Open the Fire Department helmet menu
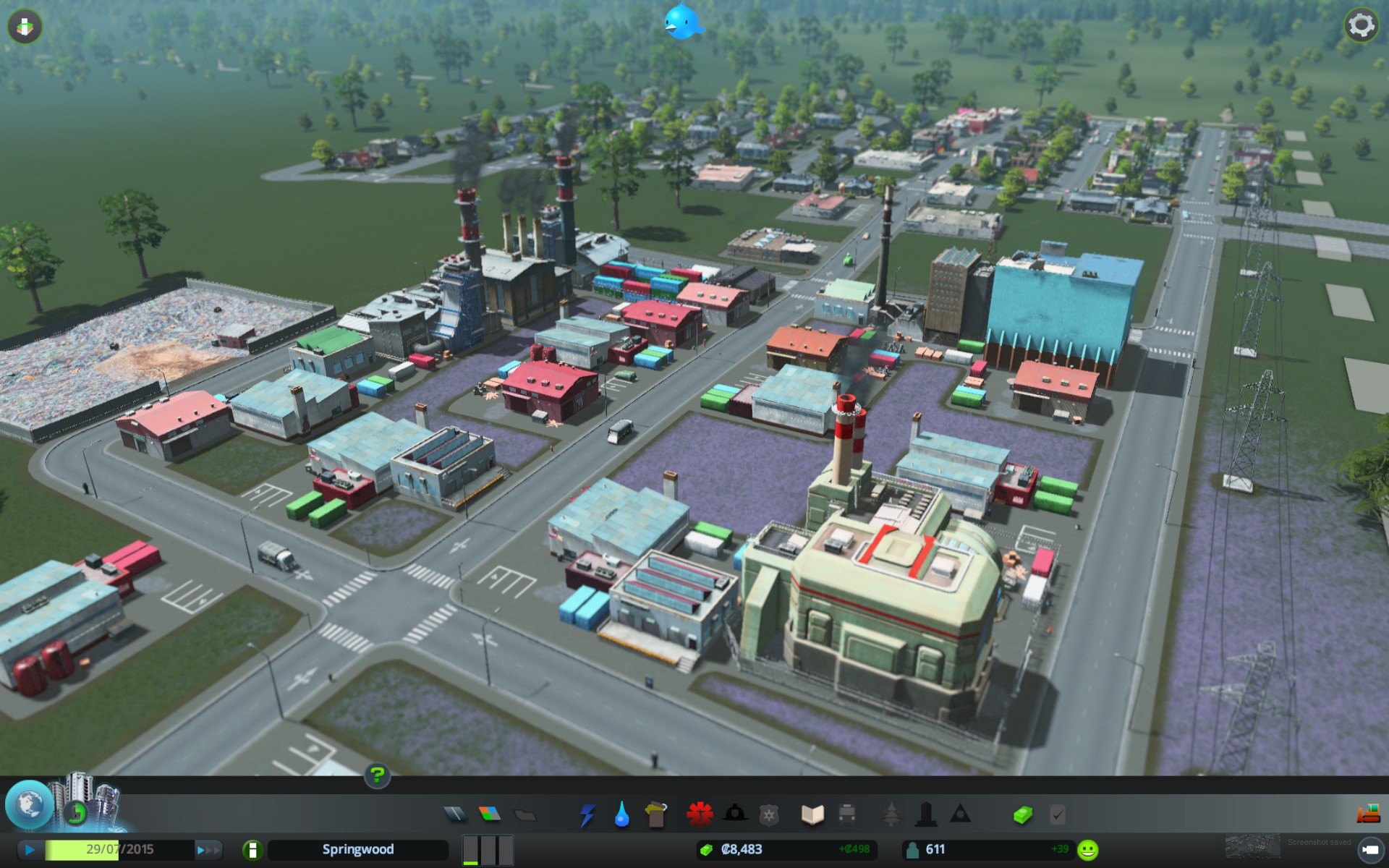The image size is (1389, 868). [734, 814]
